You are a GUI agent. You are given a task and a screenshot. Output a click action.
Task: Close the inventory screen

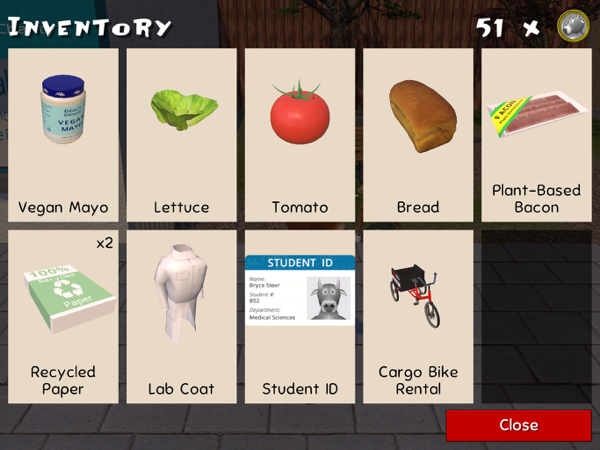[x=518, y=425]
